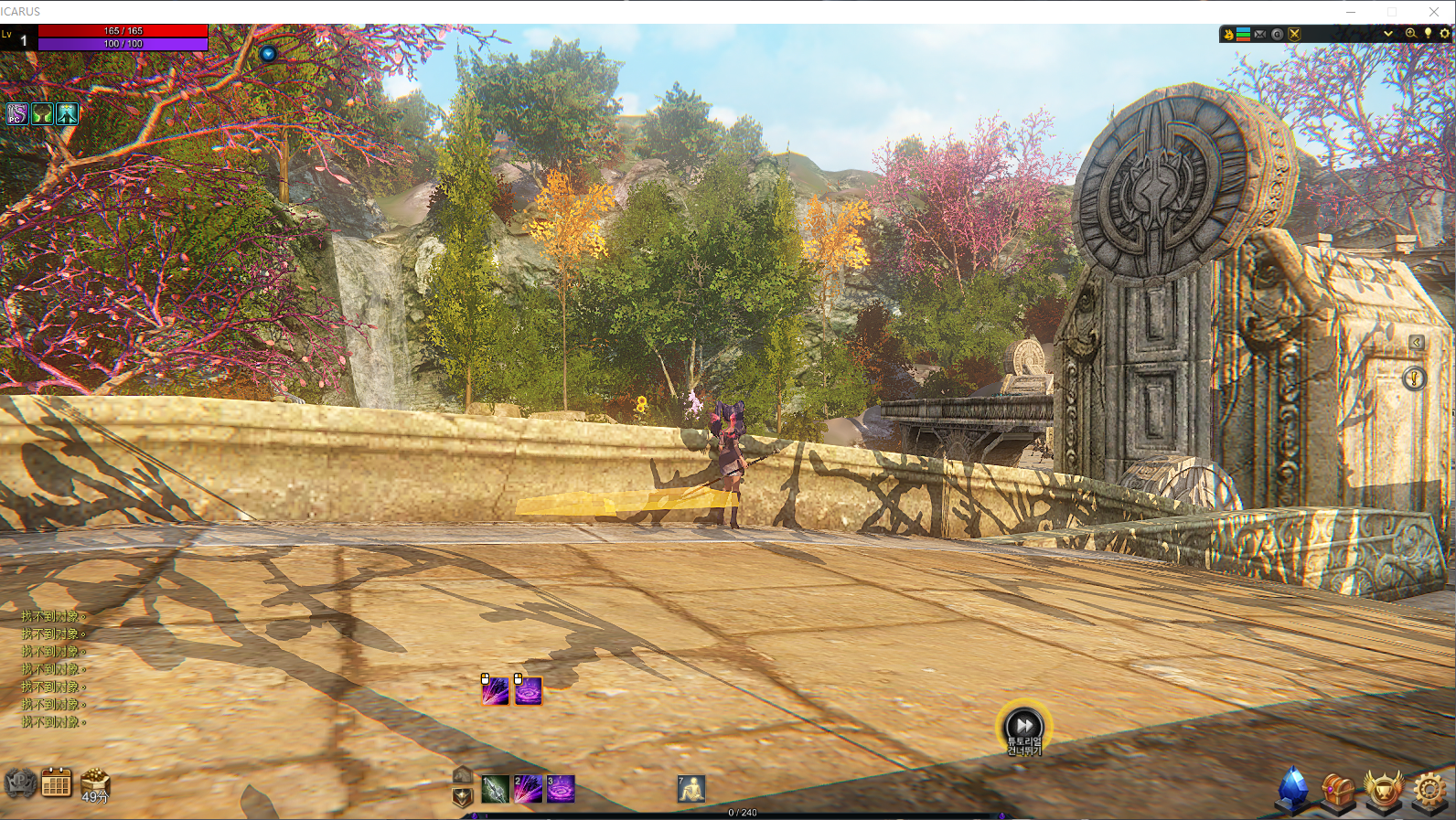Claim the gold pile timed reward
This screenshot has height=820, width=1456.
tap(95, 784)
